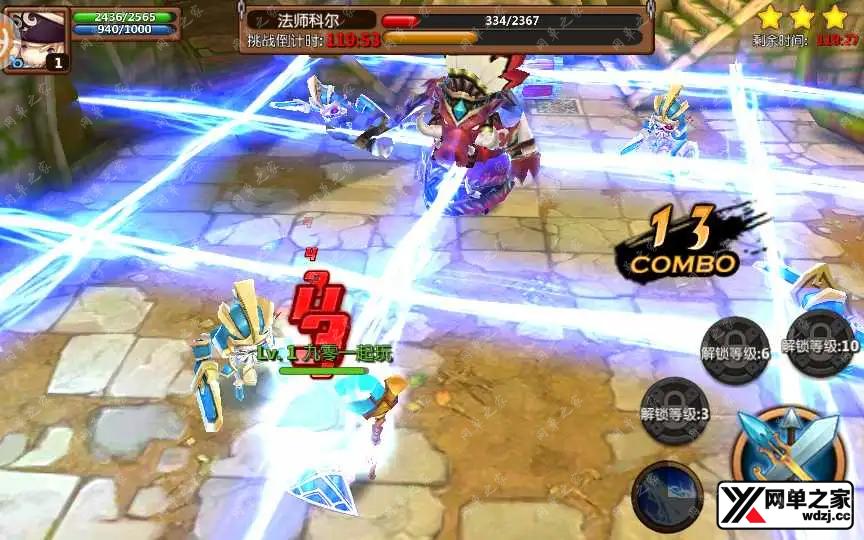Select the locked skill unlocking at level 3
This screenshot has height=540, width=864.
676,410
